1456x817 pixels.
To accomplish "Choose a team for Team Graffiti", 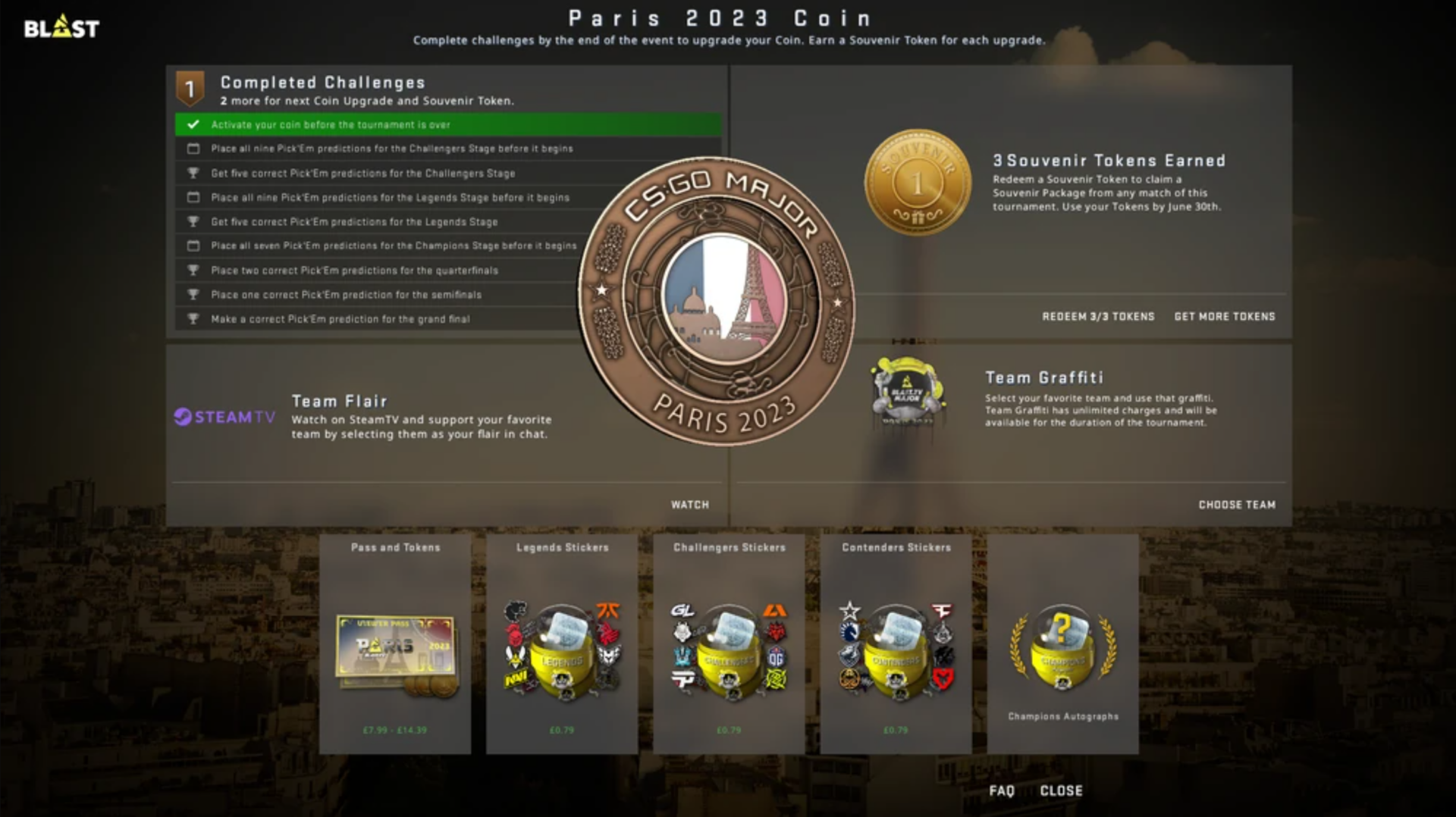I will coord(1236,505).
